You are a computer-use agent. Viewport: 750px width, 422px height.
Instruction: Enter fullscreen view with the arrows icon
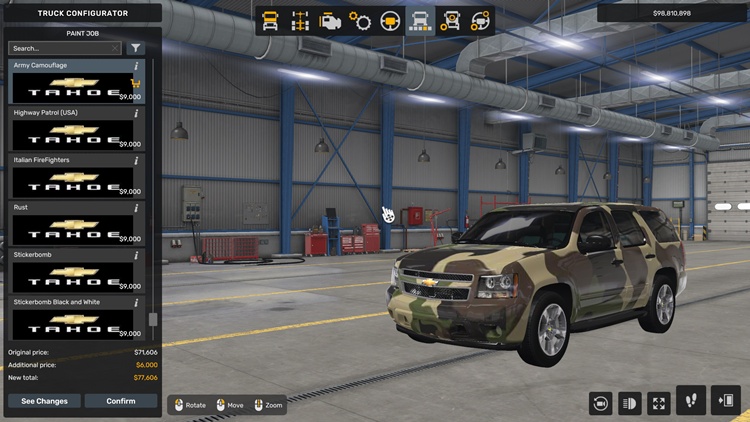coord(659,402)
